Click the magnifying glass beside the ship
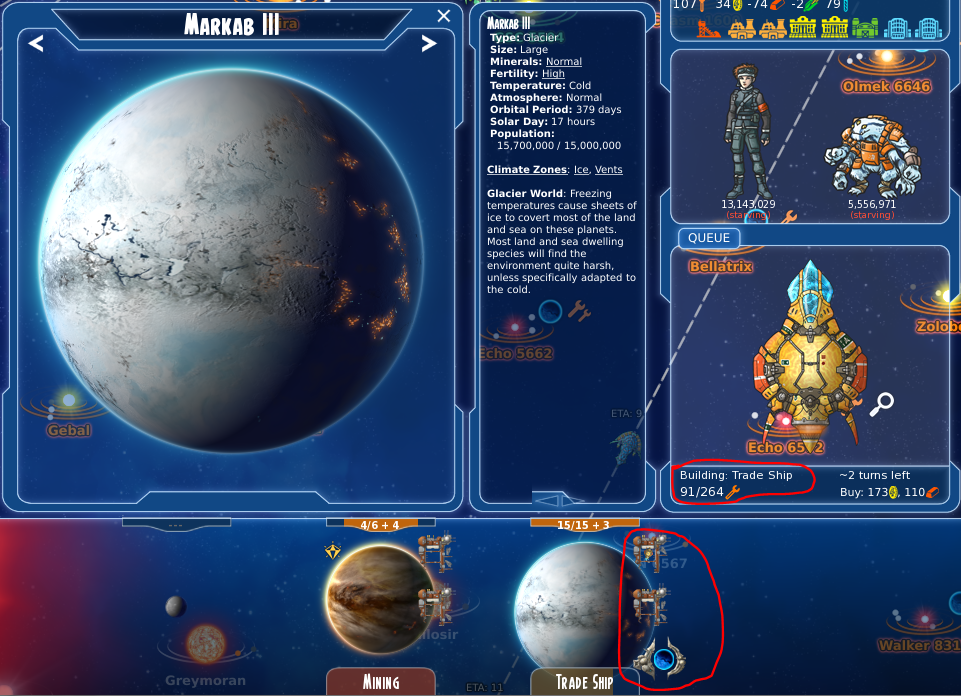 click(x=881, y=404)
